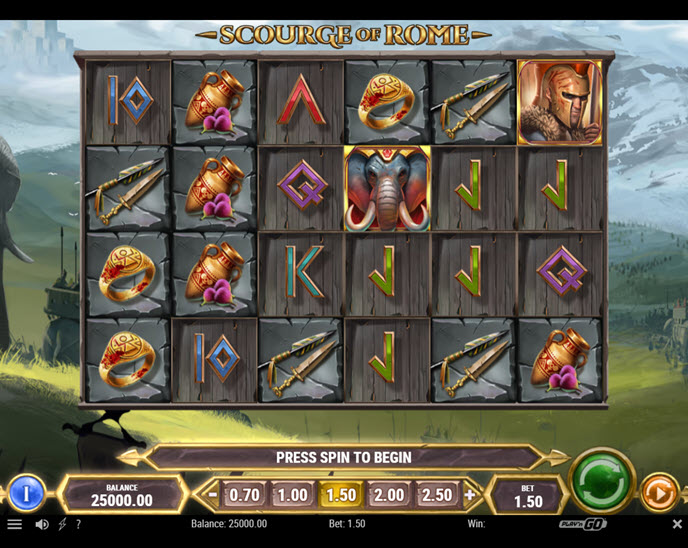
Task: Open the question mark help
Action: 78,524
